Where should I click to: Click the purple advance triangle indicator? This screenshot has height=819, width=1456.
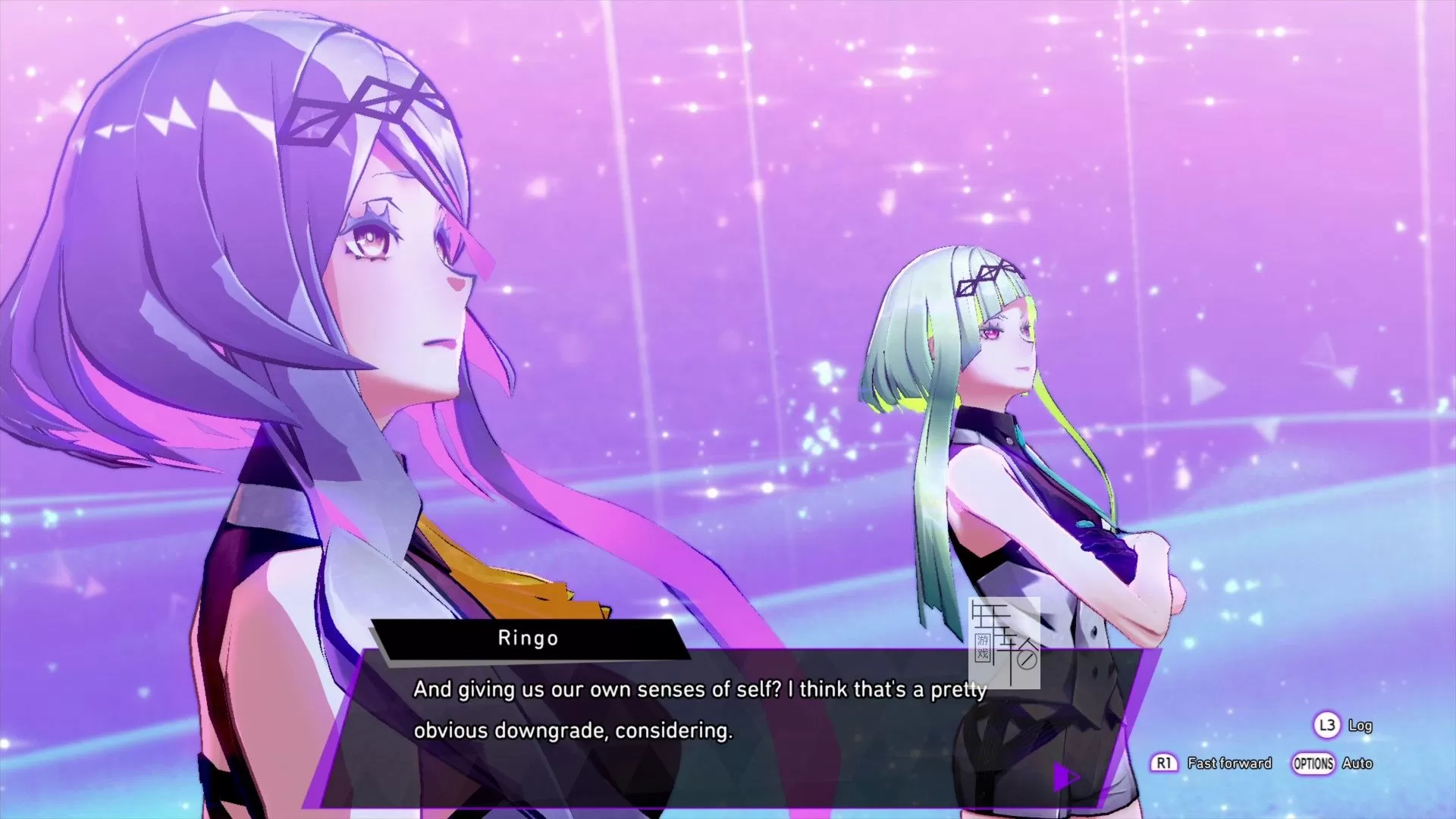tap(1065, 777)
